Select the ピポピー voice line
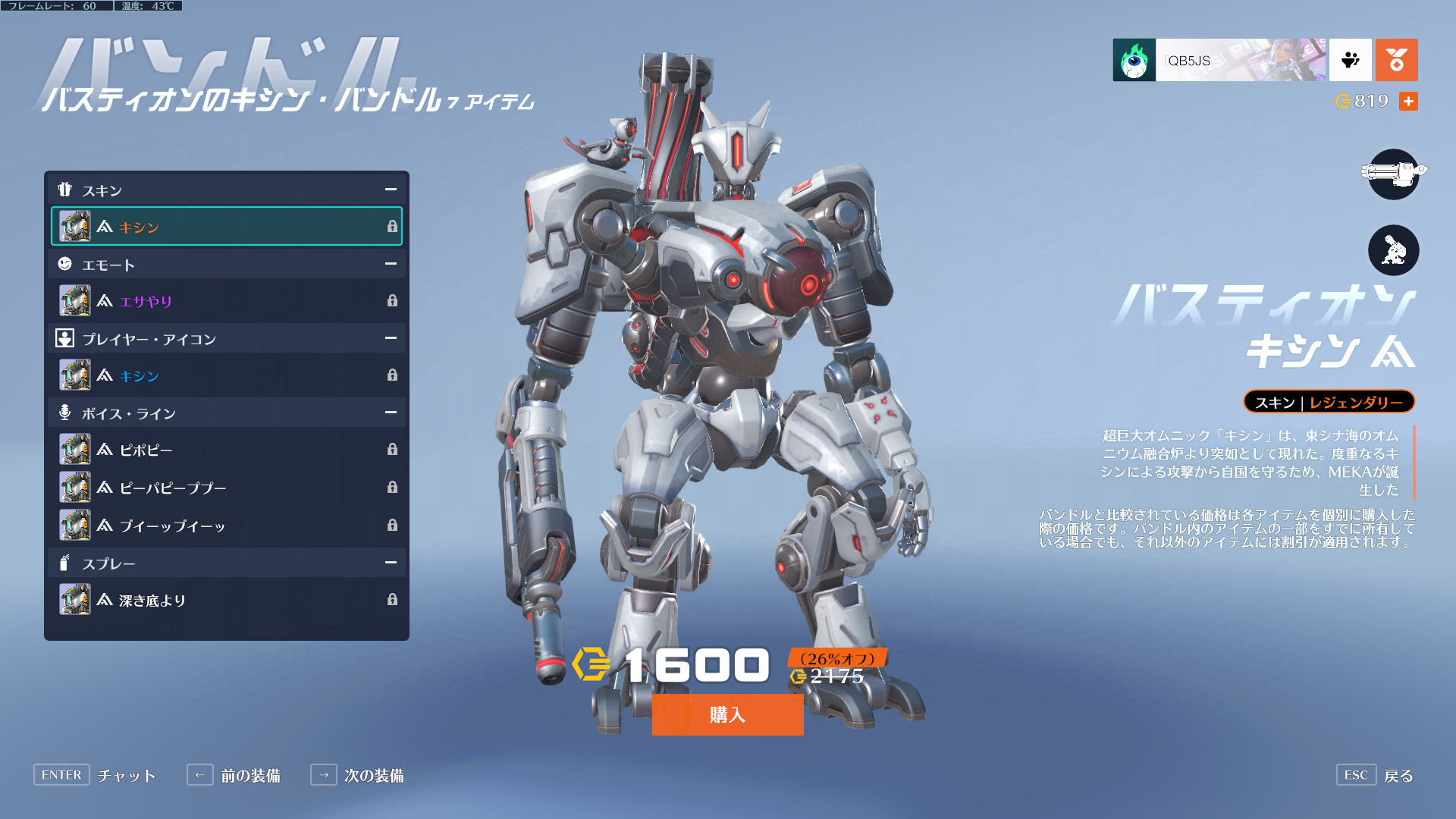The image size is (1456, 819). [226, 450]
